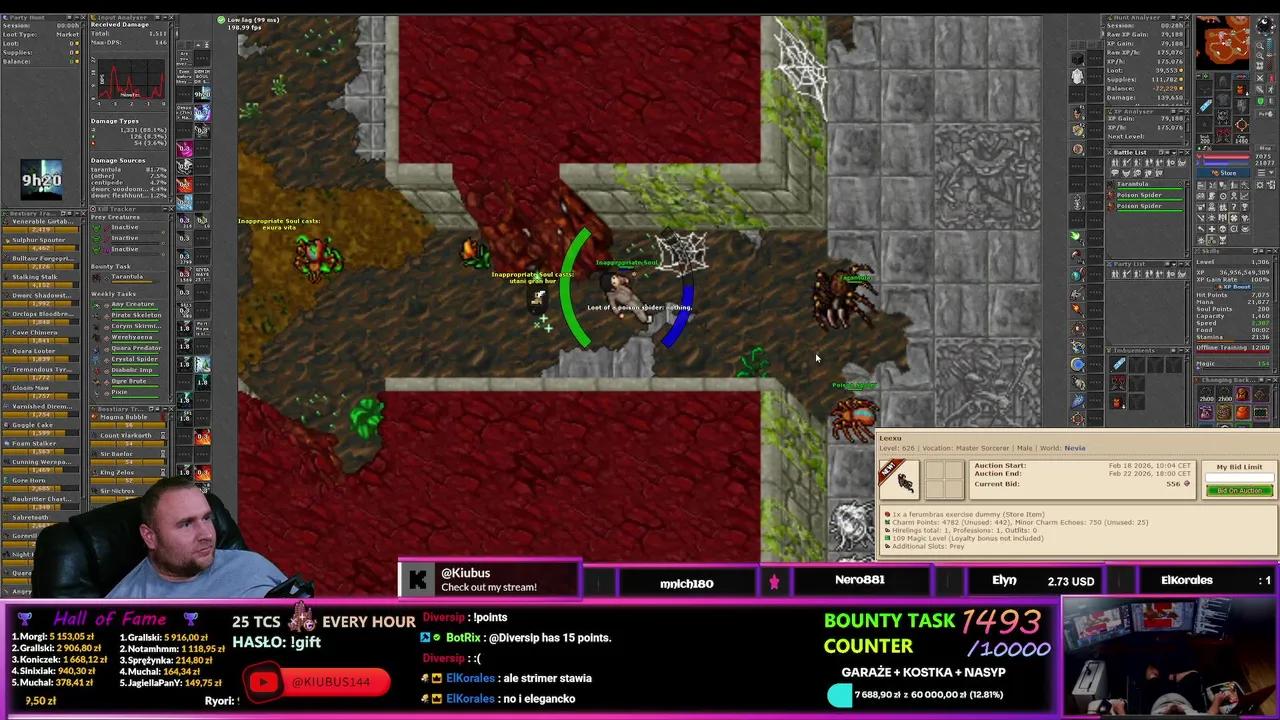Click the Crystal Spider weekly task icon
Screen dimensions: 1280x720
pyautogui.click(x=97, y=359)
